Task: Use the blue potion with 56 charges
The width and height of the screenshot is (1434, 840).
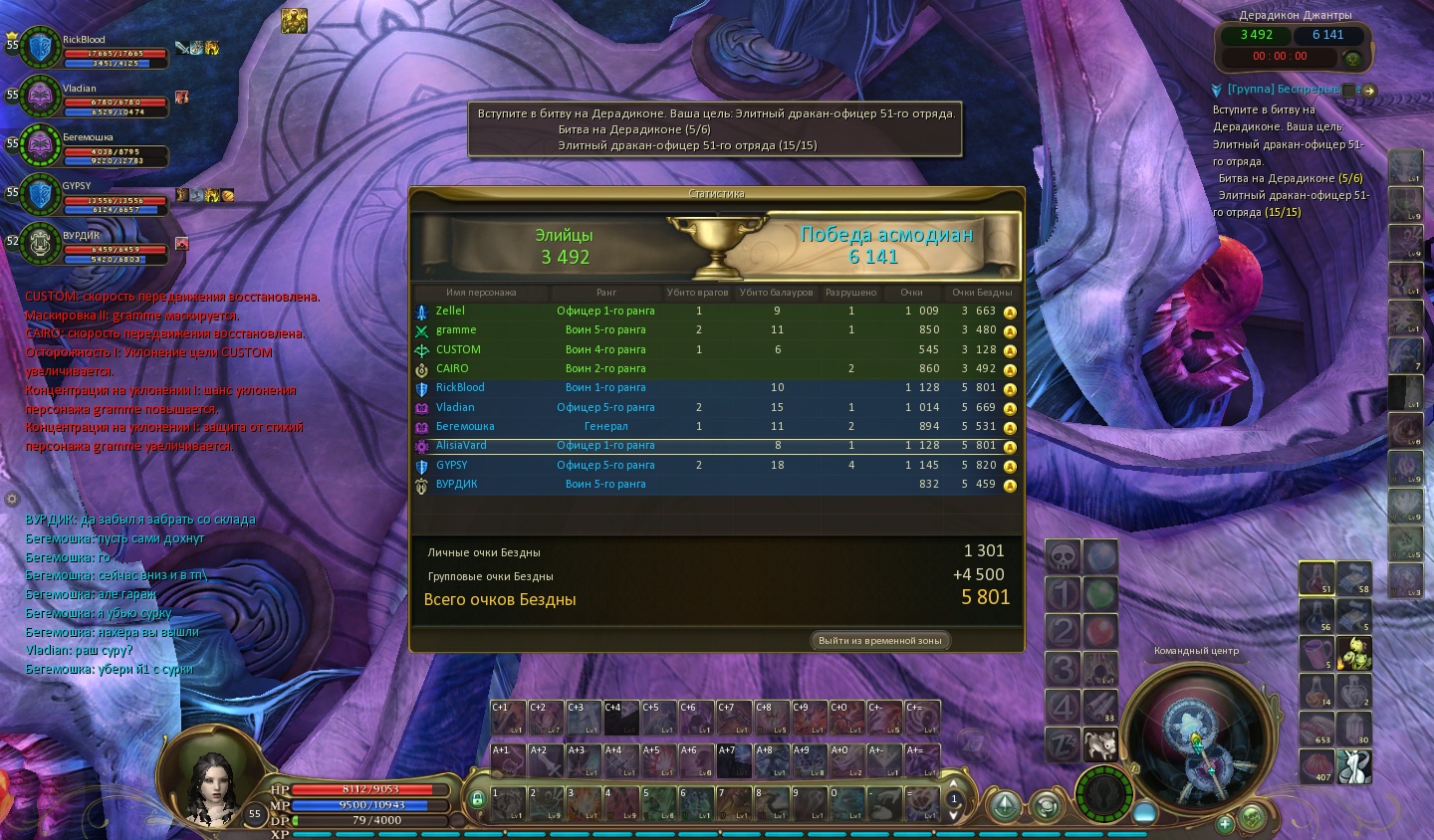Action: tap(1316, 616)
